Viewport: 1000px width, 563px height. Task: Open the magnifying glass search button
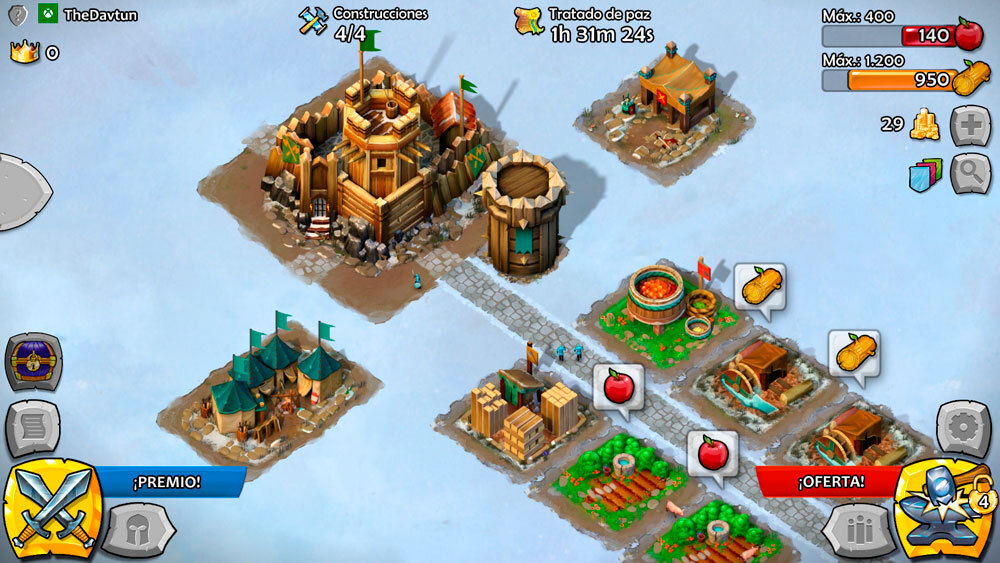coord(970,173)
